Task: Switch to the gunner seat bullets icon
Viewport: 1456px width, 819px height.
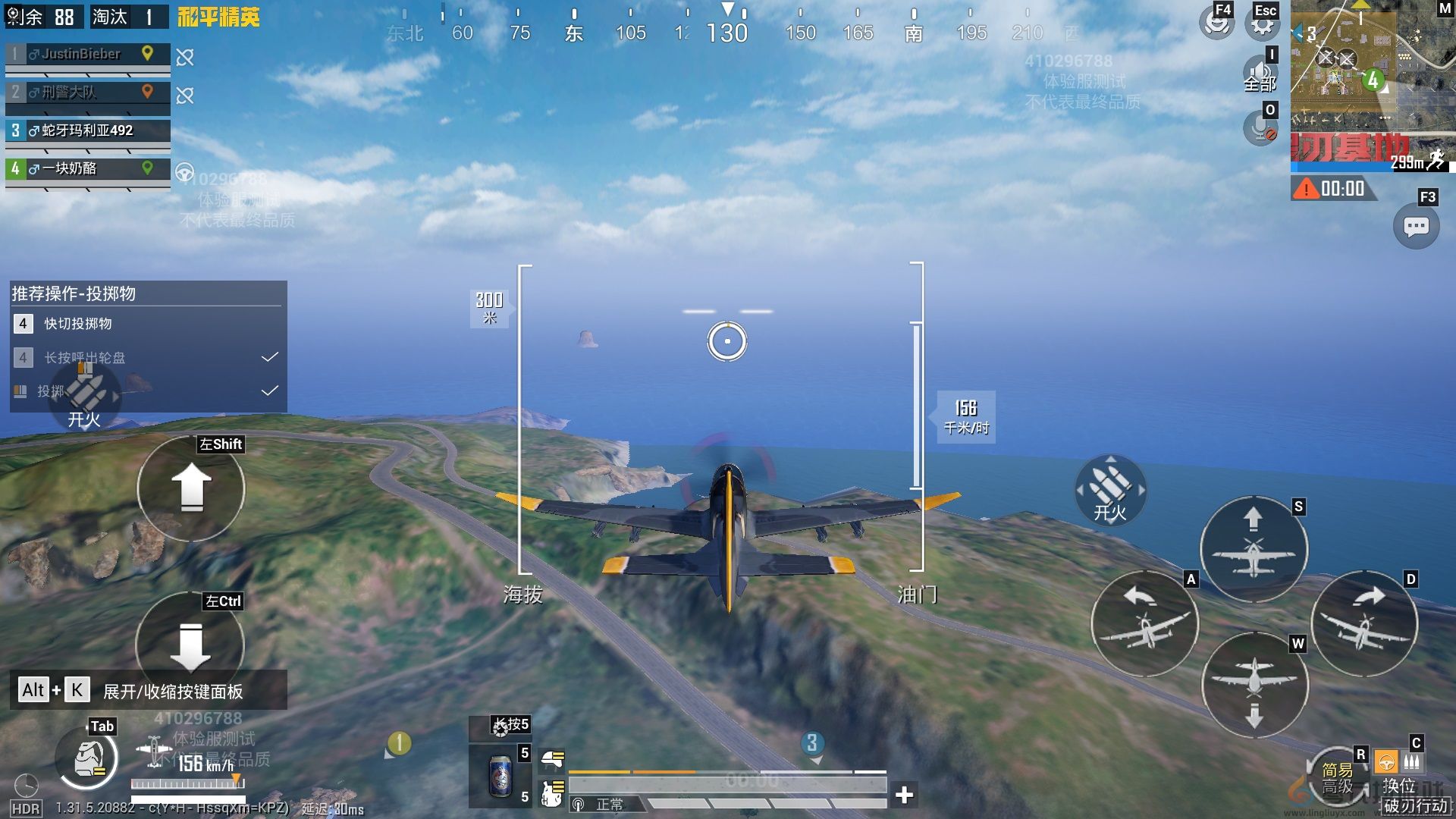Action: (1412, 762)
